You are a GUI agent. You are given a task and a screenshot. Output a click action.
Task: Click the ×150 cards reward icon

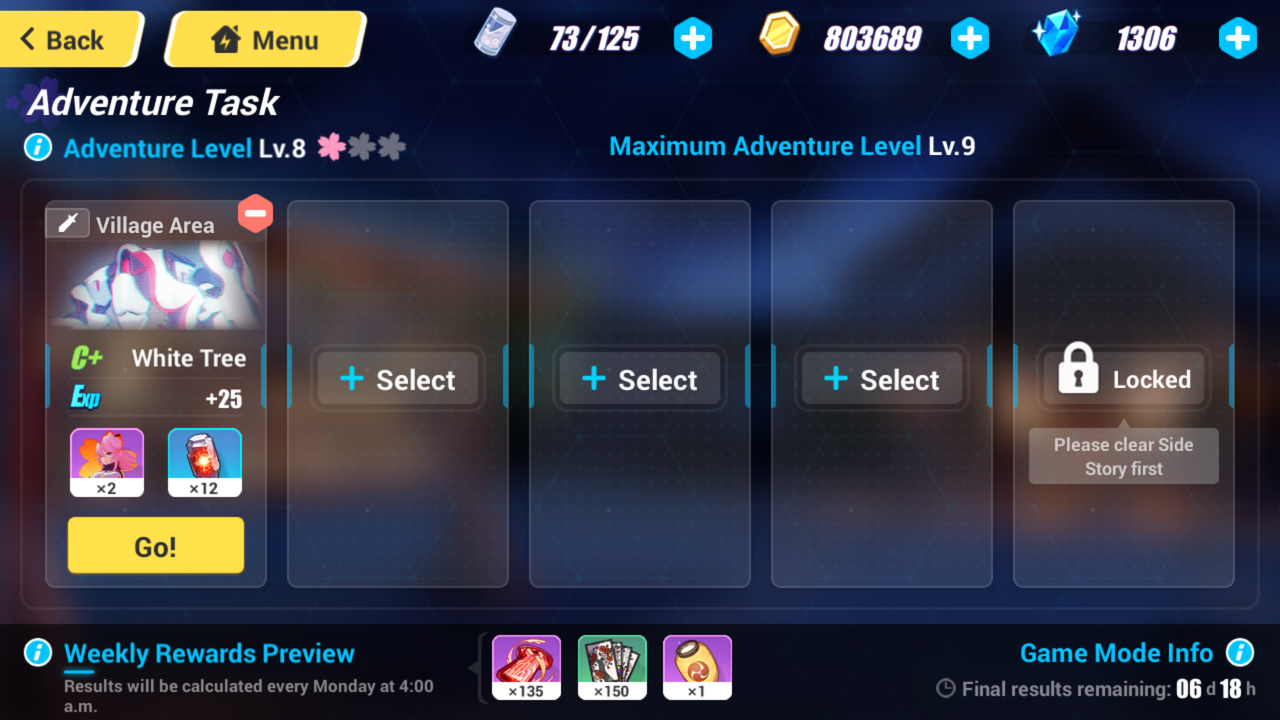click(x=611, y=666)
